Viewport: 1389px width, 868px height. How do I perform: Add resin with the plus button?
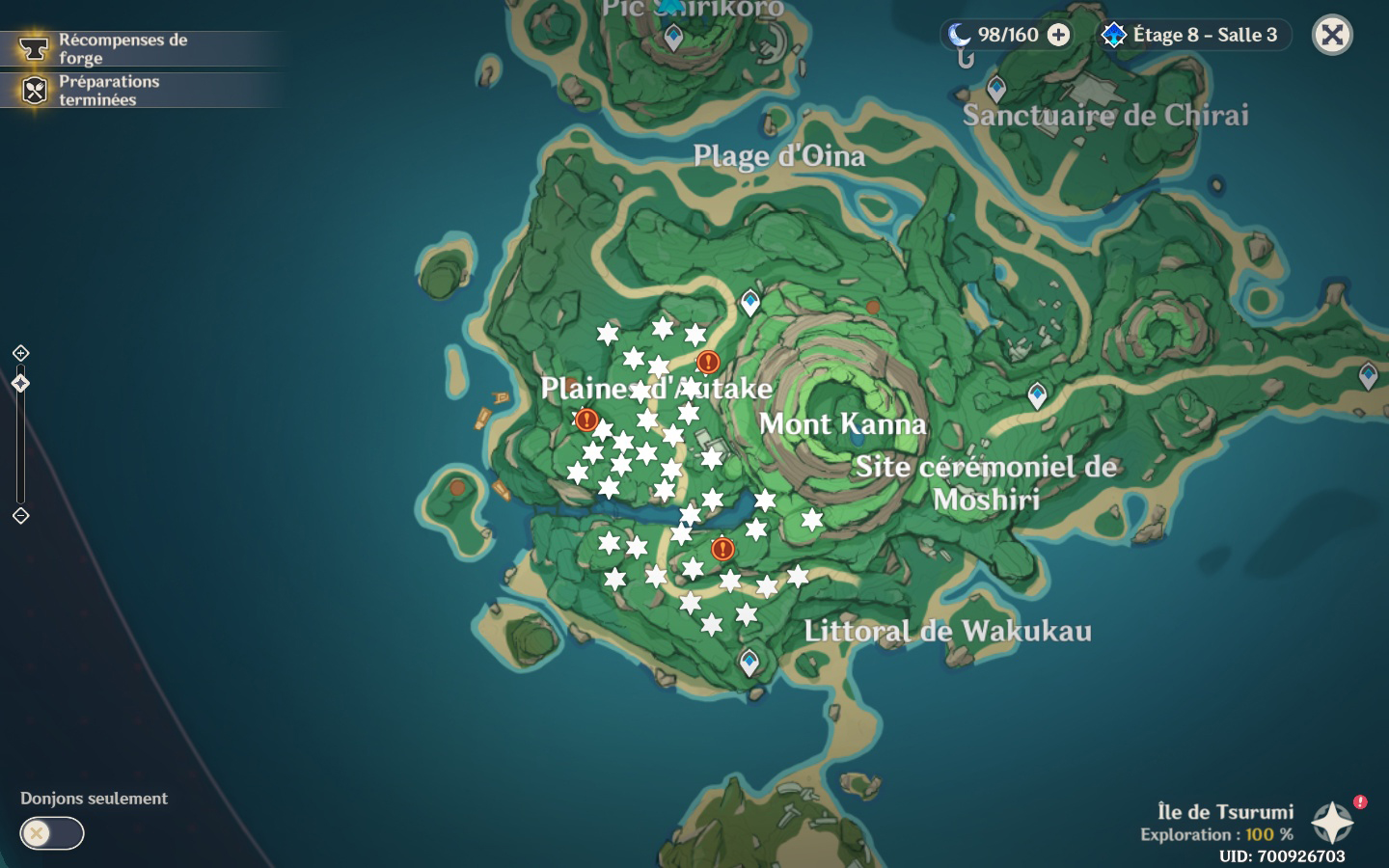(1059, 36)
